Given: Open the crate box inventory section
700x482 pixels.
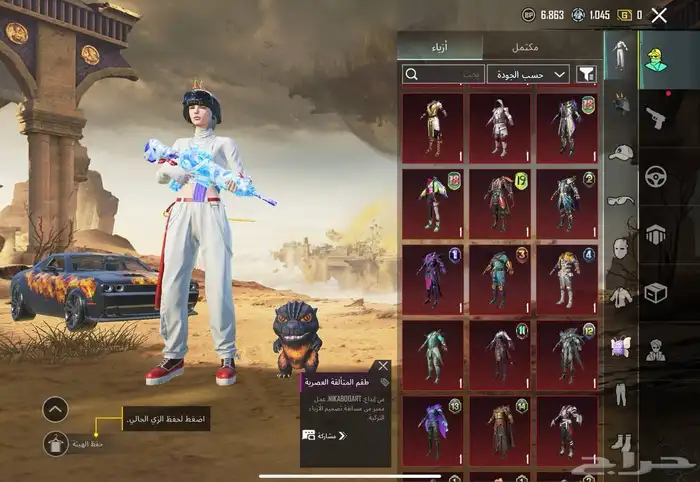Looking at the screenshot, I should [656, 292].
